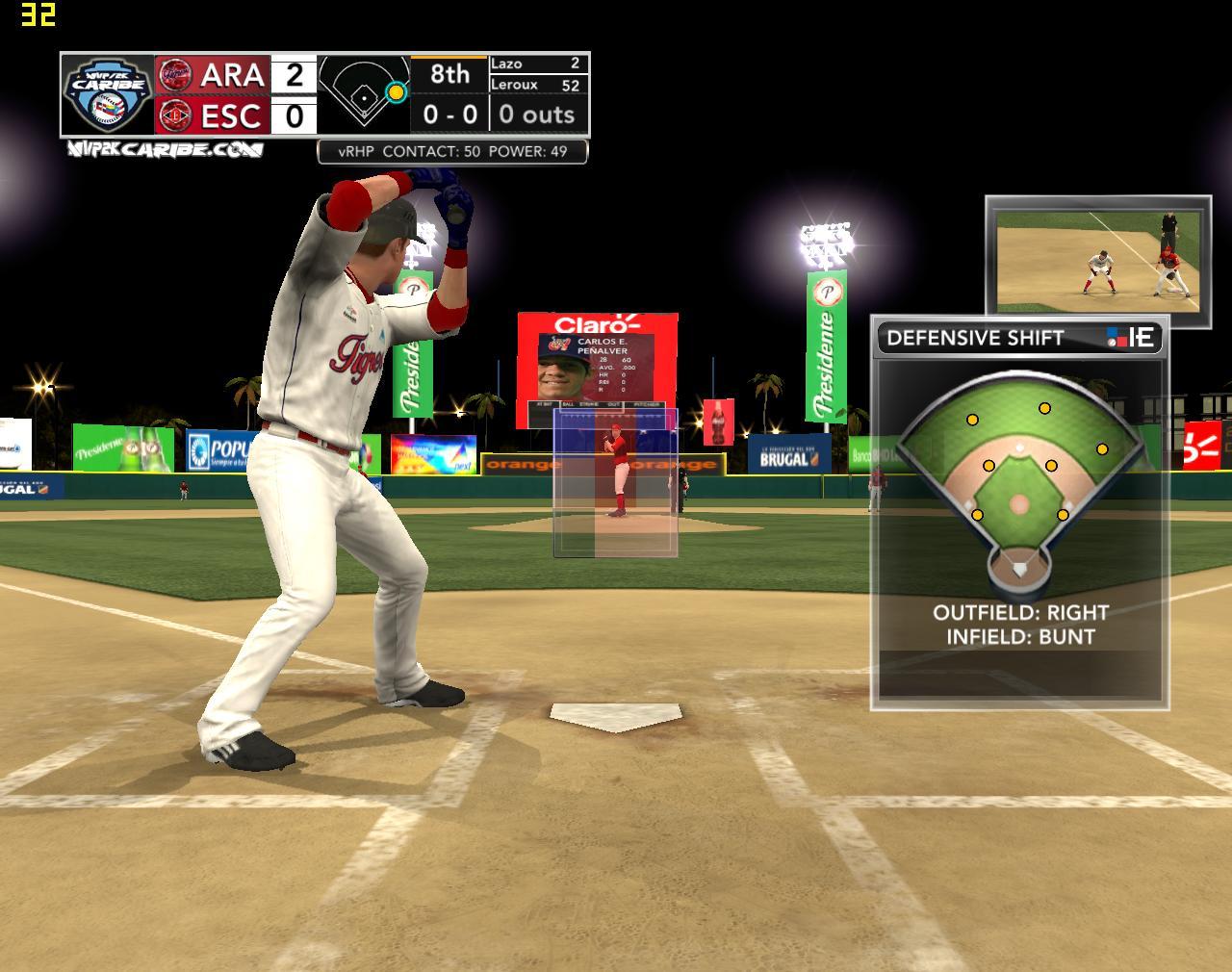Click the Defensive Shift panel header
The height and width of the screenshot is (972, 1232).
pyautogui.click(x=1018, y=338)
